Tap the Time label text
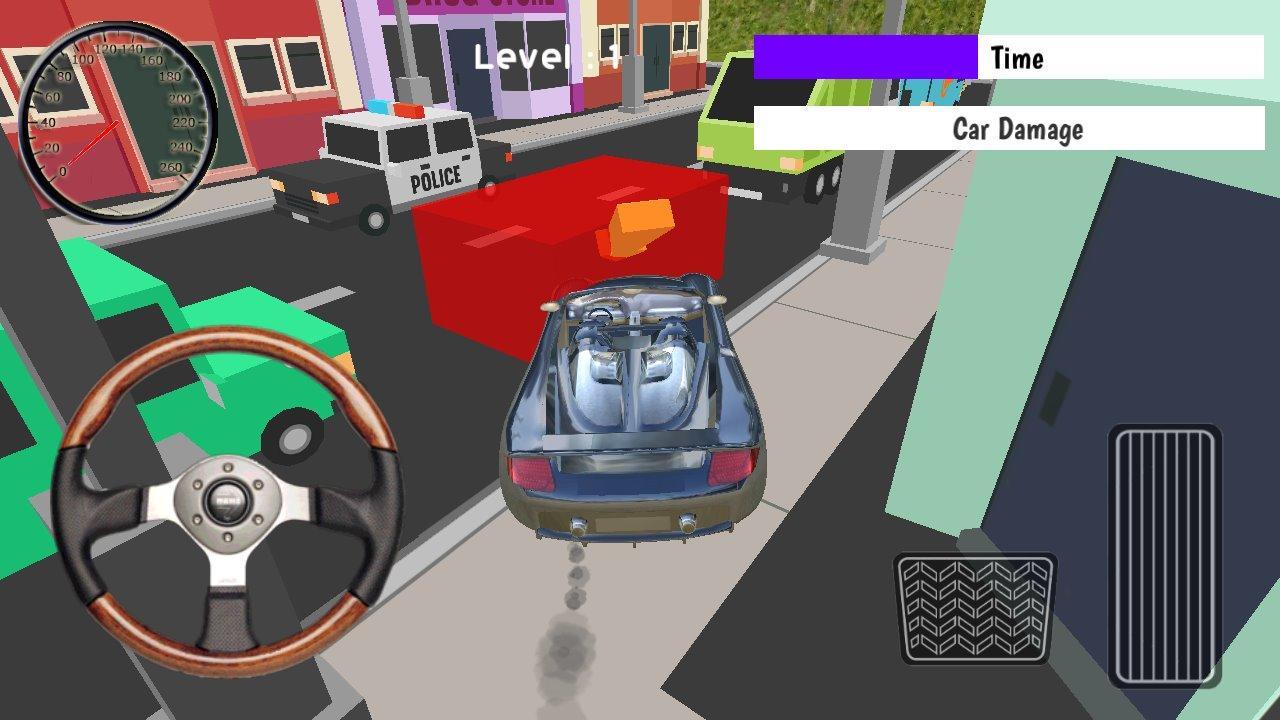This screenshot has height=720, width=1280. 1015,58
